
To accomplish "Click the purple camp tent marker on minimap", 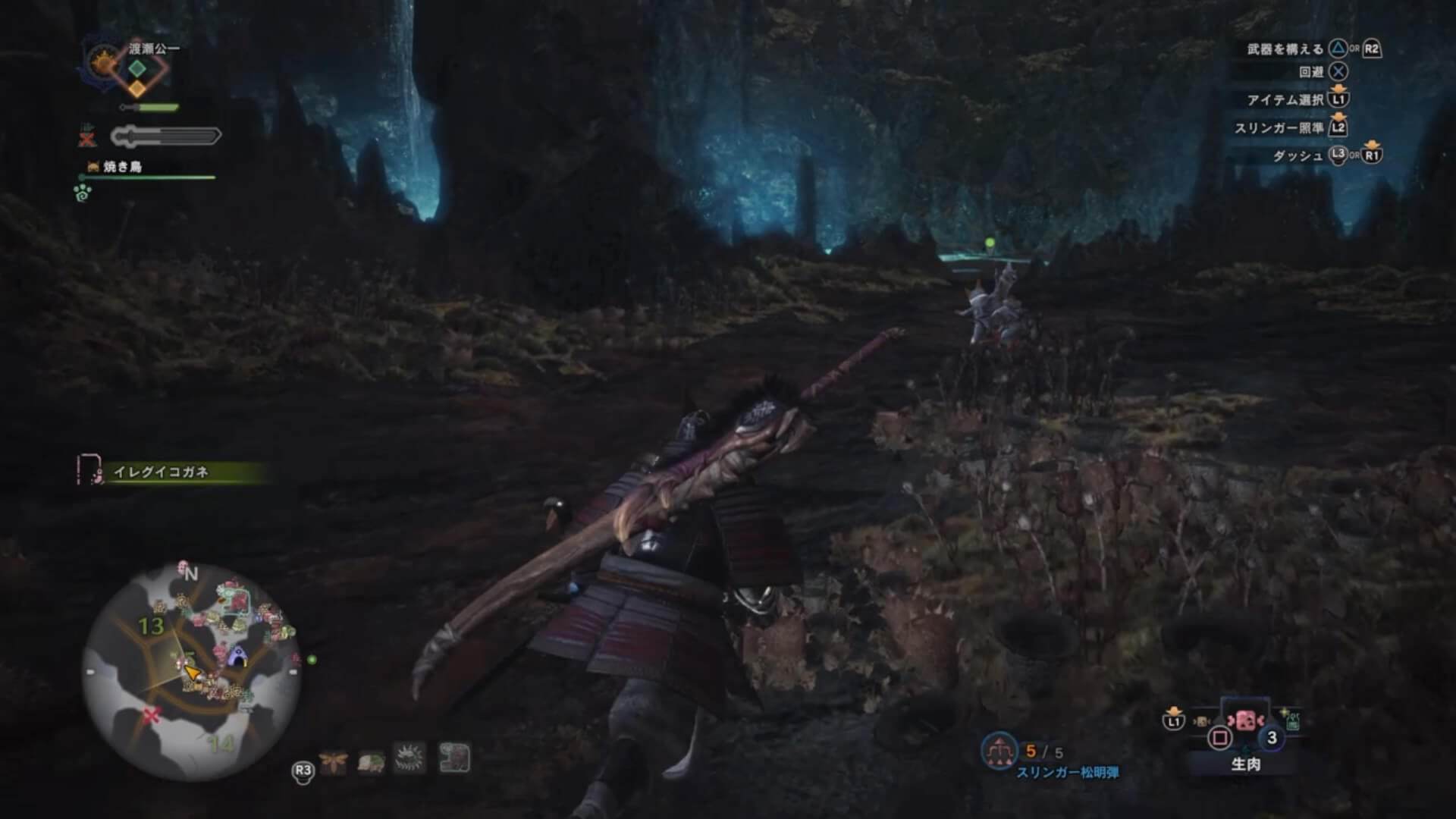I will 239,657.
